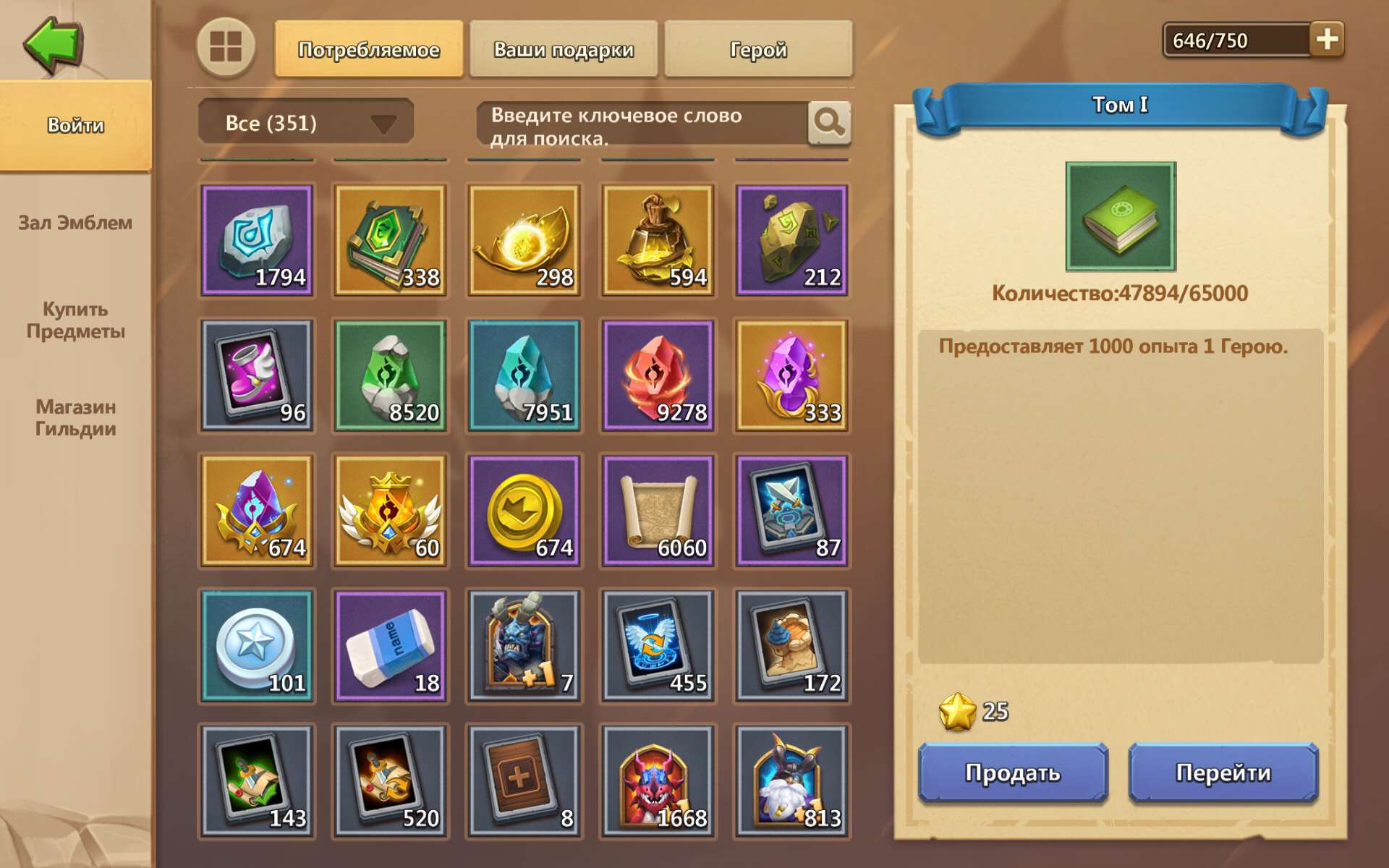Select the white star token (101)
Screen dimensions: 1389x868
pos(257,645)
